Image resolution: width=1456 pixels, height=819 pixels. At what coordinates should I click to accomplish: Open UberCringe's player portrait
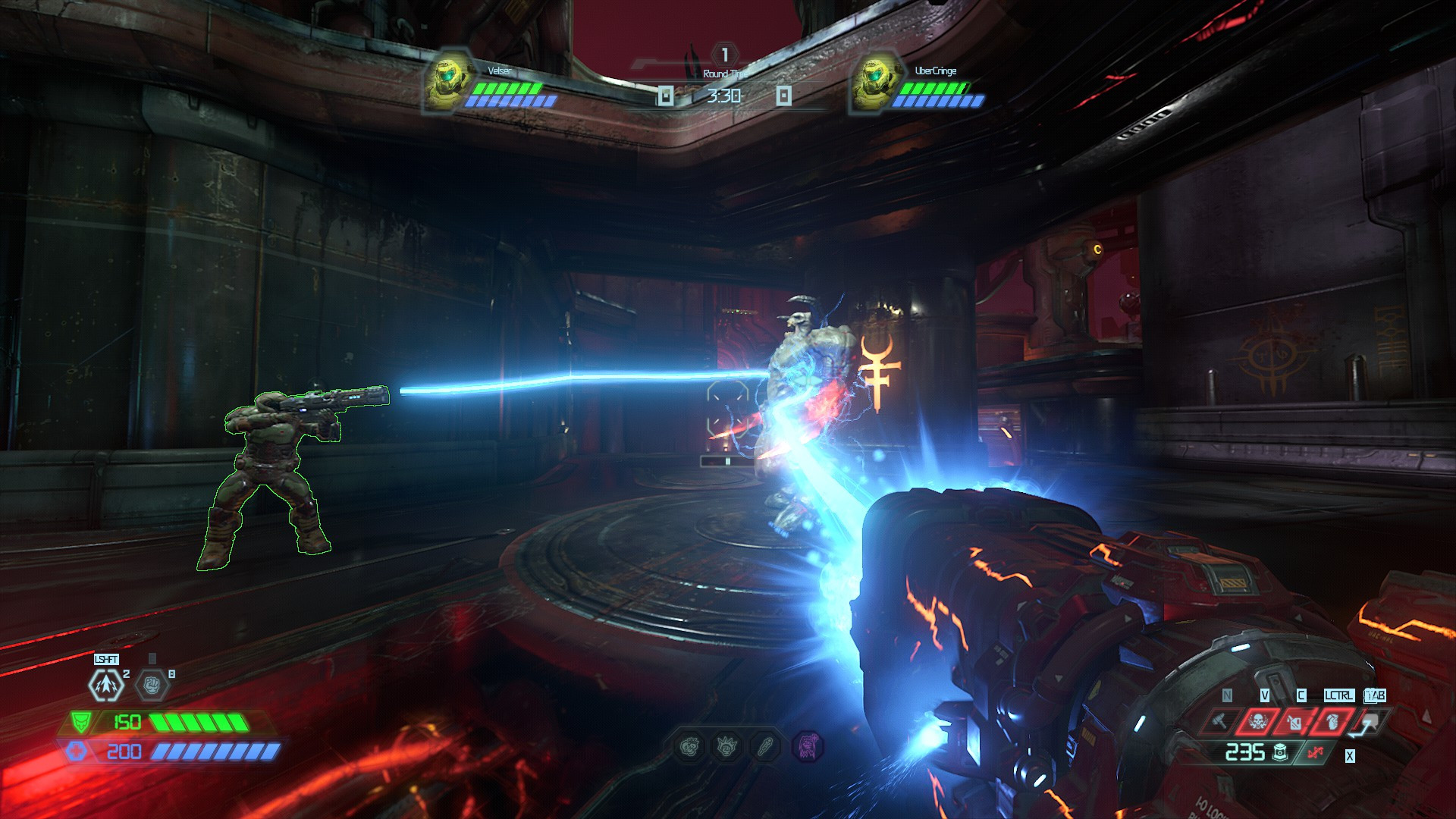click(874, 80)
